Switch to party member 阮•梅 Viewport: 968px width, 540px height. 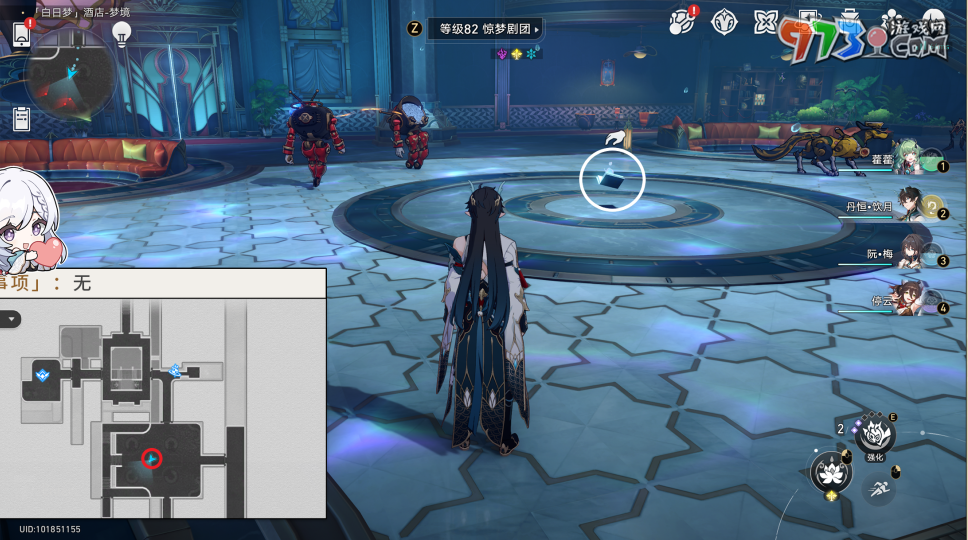908,254
